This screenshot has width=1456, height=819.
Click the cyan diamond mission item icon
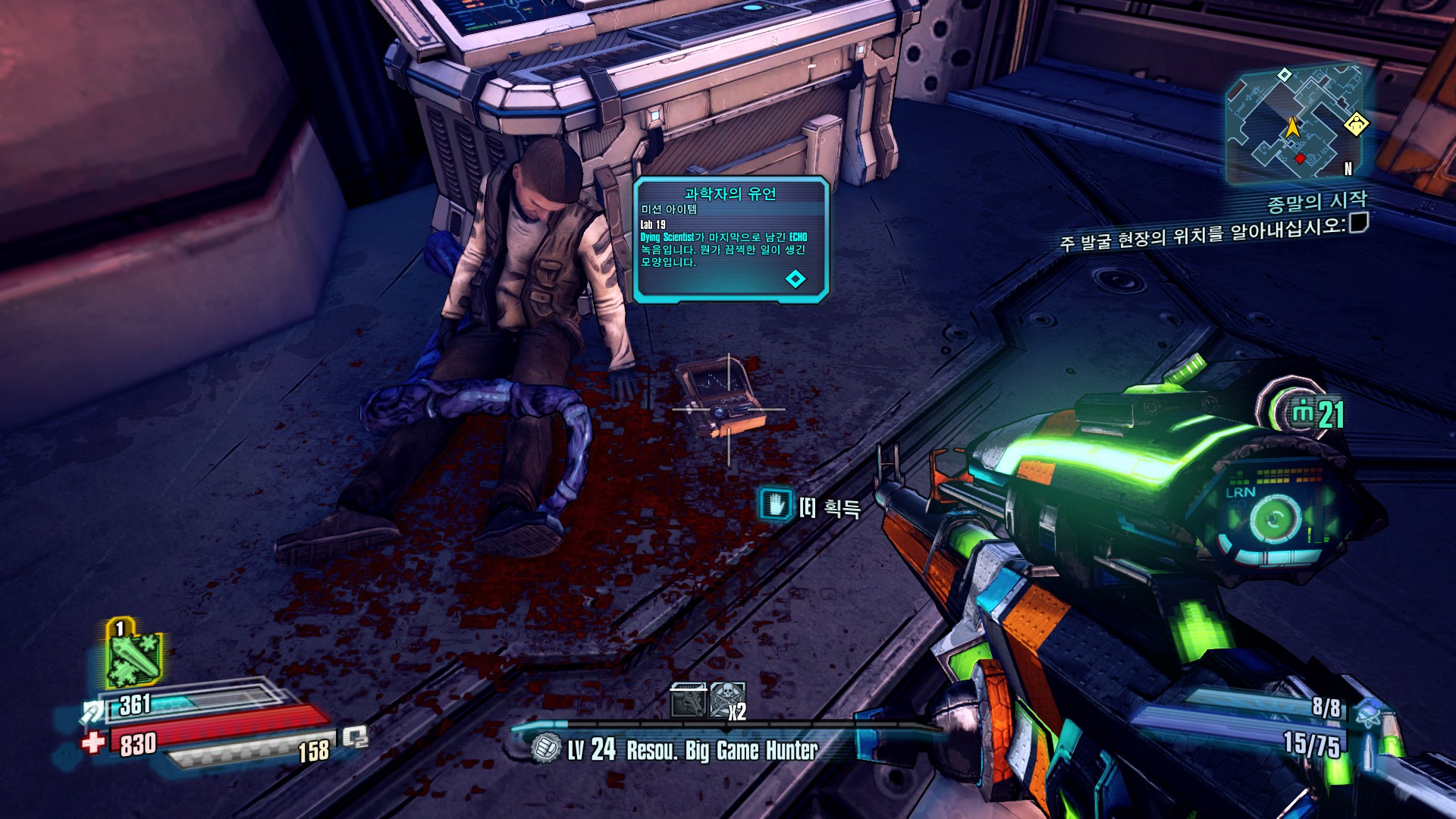(x=795, y=279)
